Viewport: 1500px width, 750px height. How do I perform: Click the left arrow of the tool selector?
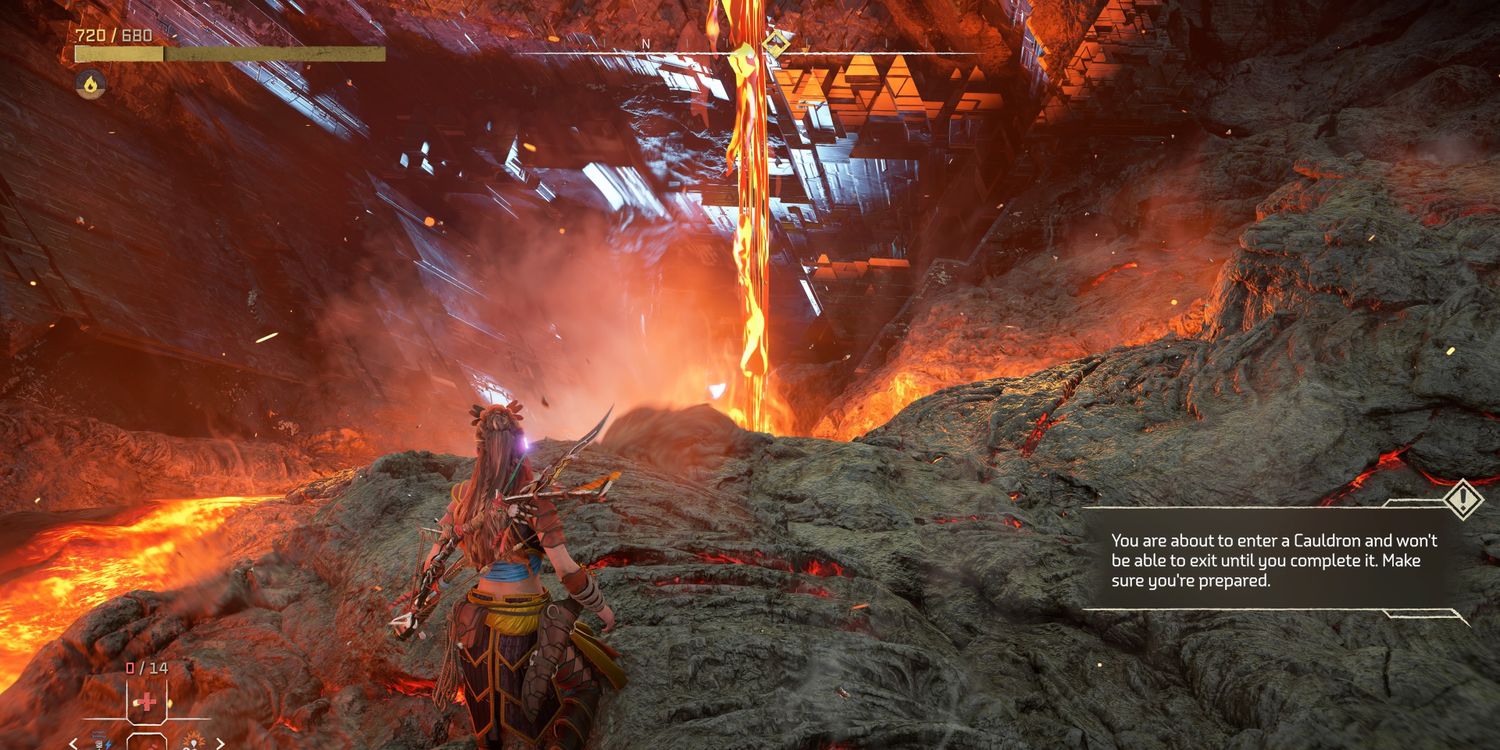73,743
